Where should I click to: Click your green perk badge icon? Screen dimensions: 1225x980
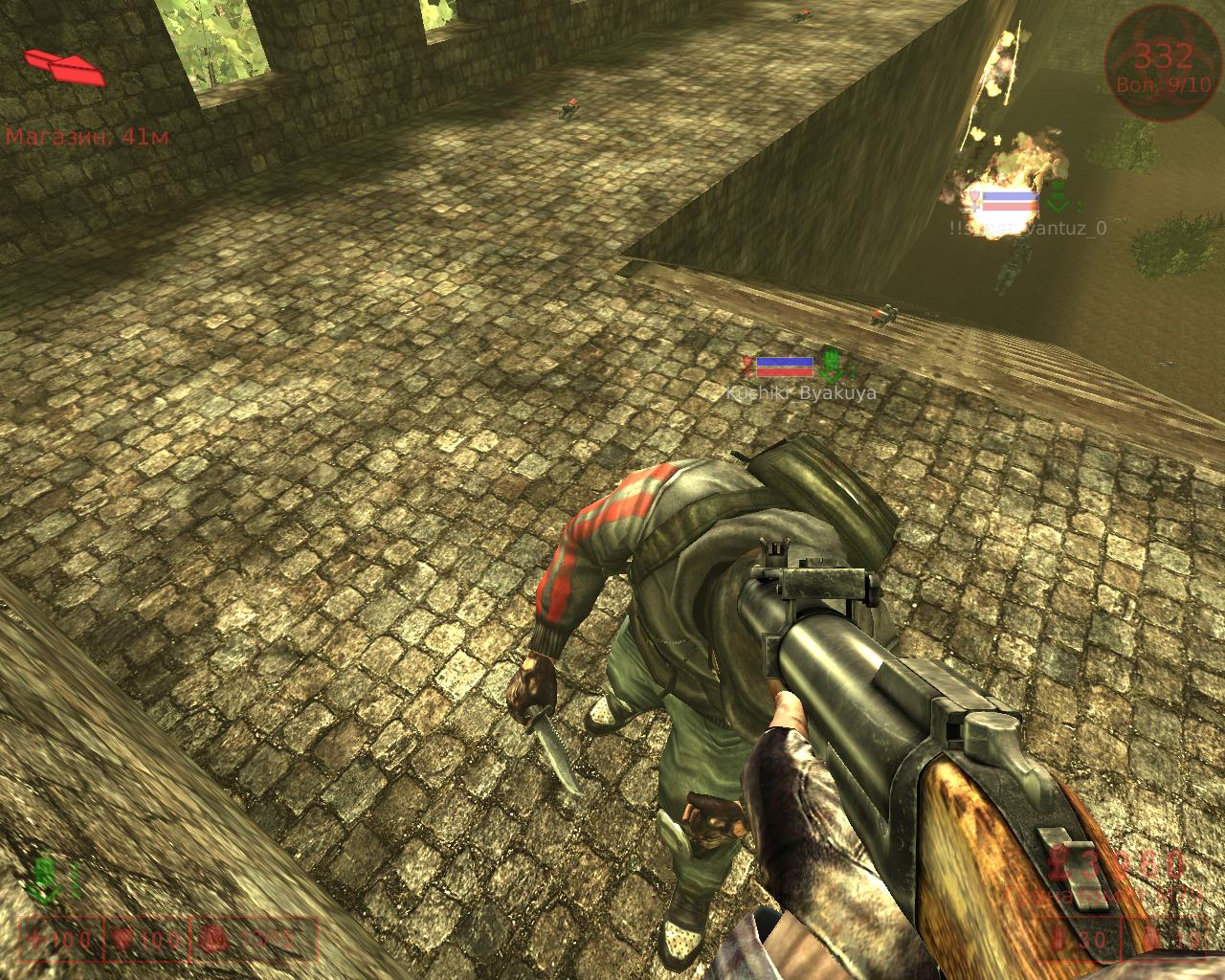43,877
